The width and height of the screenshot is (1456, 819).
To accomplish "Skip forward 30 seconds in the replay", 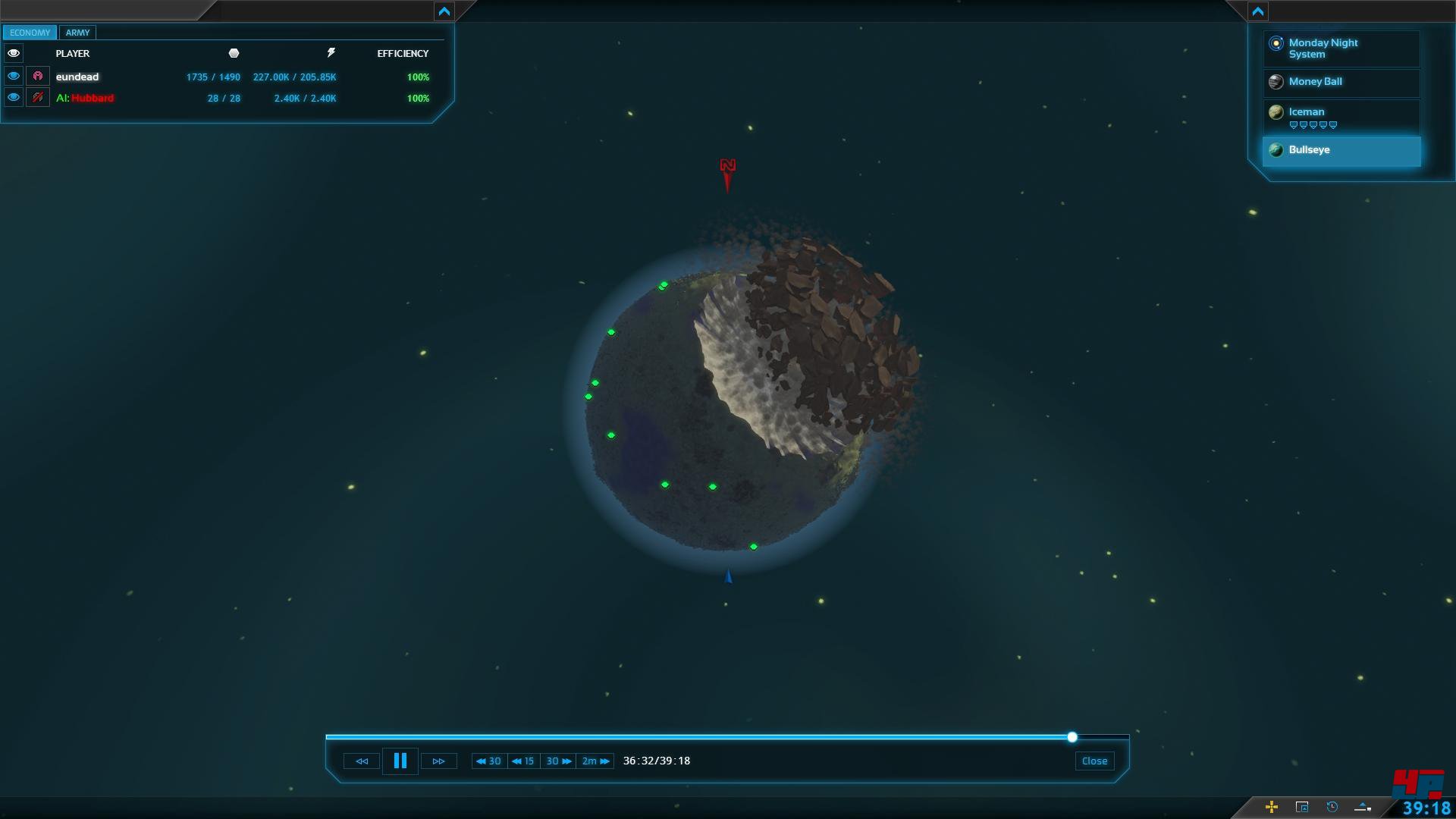I will click(x=559, y=761).
